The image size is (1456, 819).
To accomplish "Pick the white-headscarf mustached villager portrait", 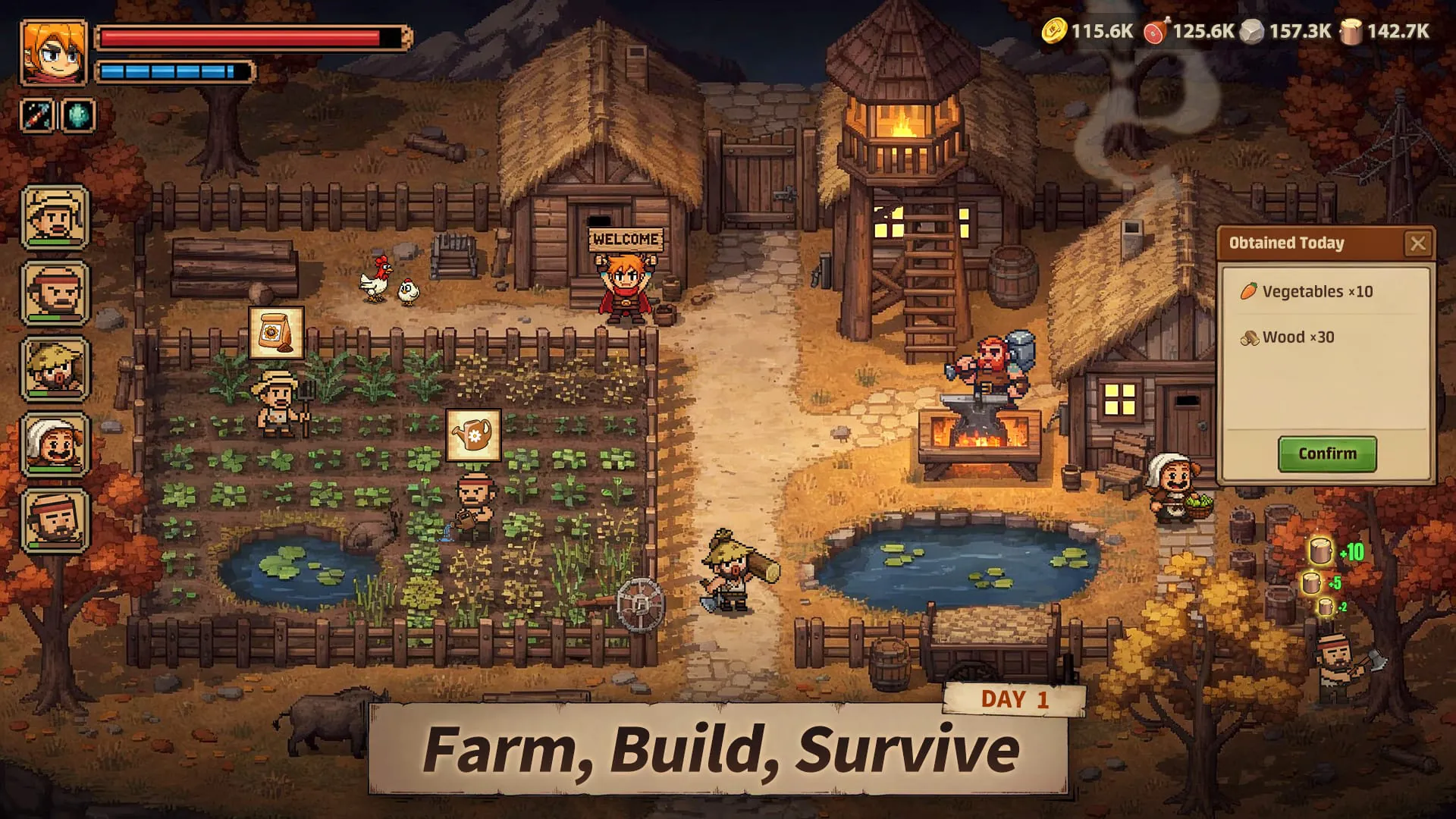I will (55, 445).
